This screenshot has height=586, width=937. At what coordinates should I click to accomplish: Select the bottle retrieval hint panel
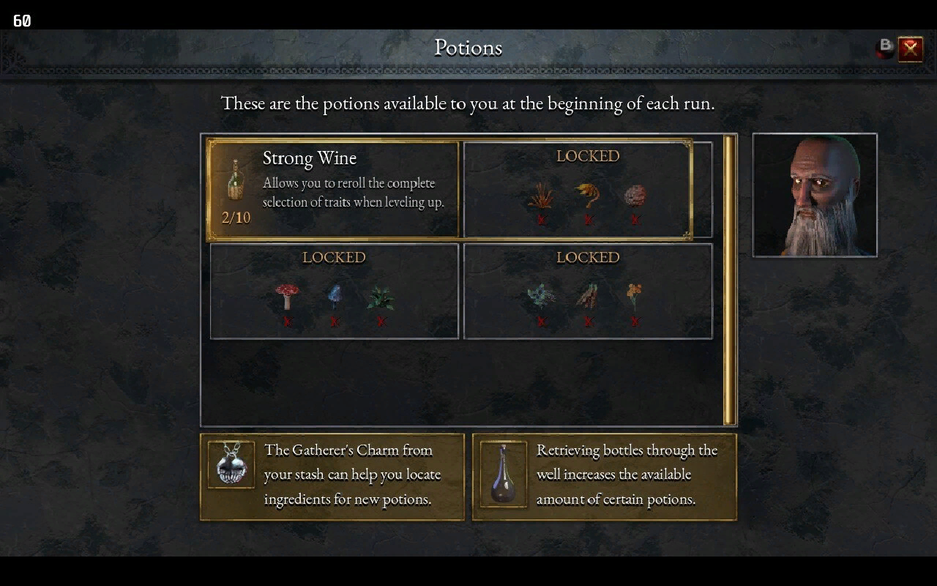(x=604, y=476)
